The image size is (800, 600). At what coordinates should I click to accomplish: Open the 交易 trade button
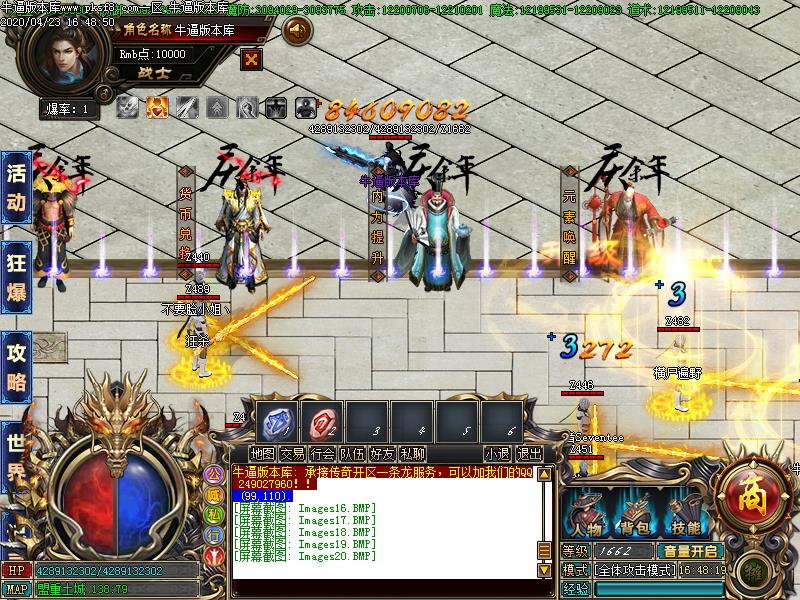[x=292, y=454]
